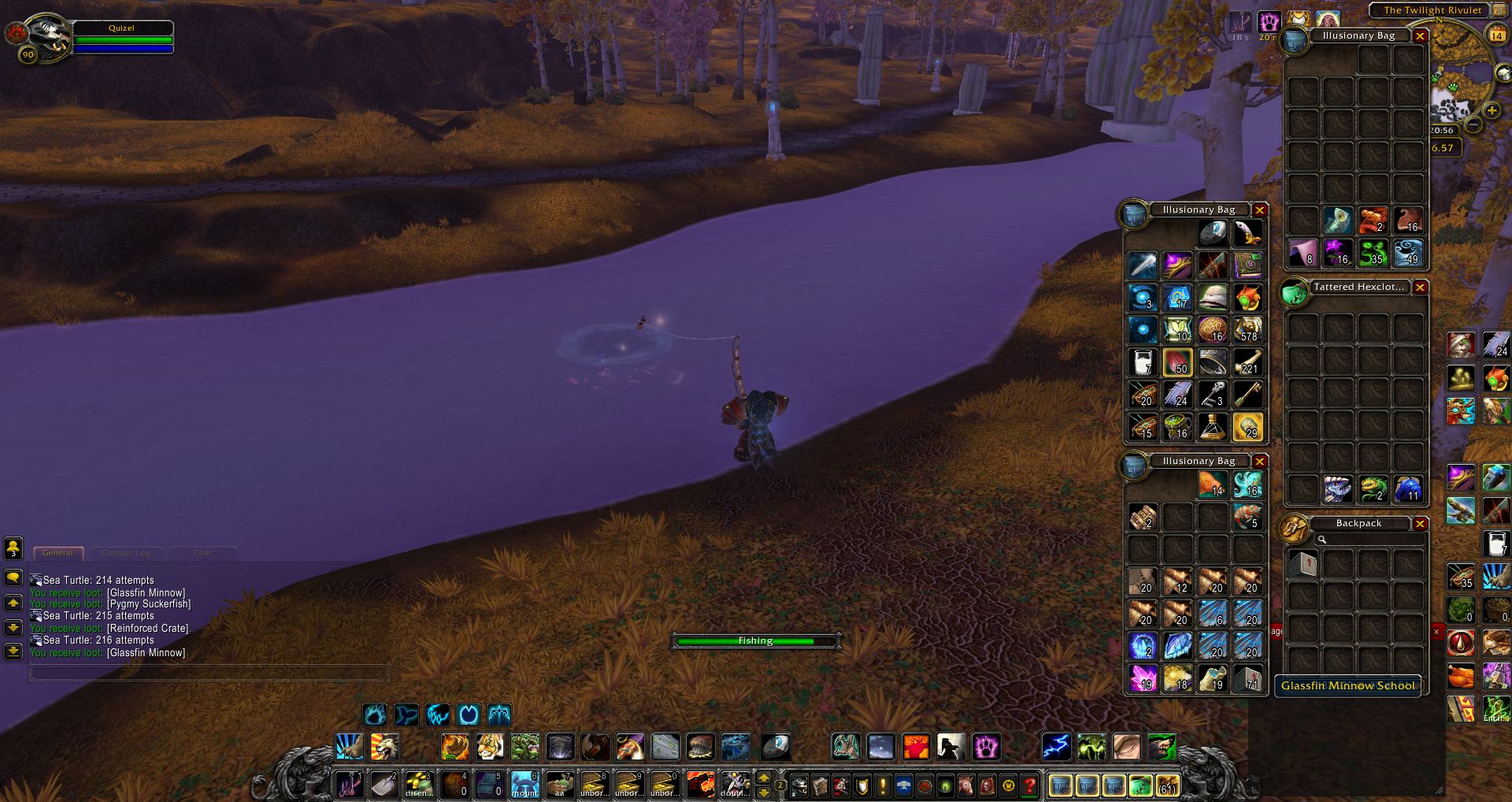
Task: Switch to the Chat tab
Action: (x=202, y=553)
